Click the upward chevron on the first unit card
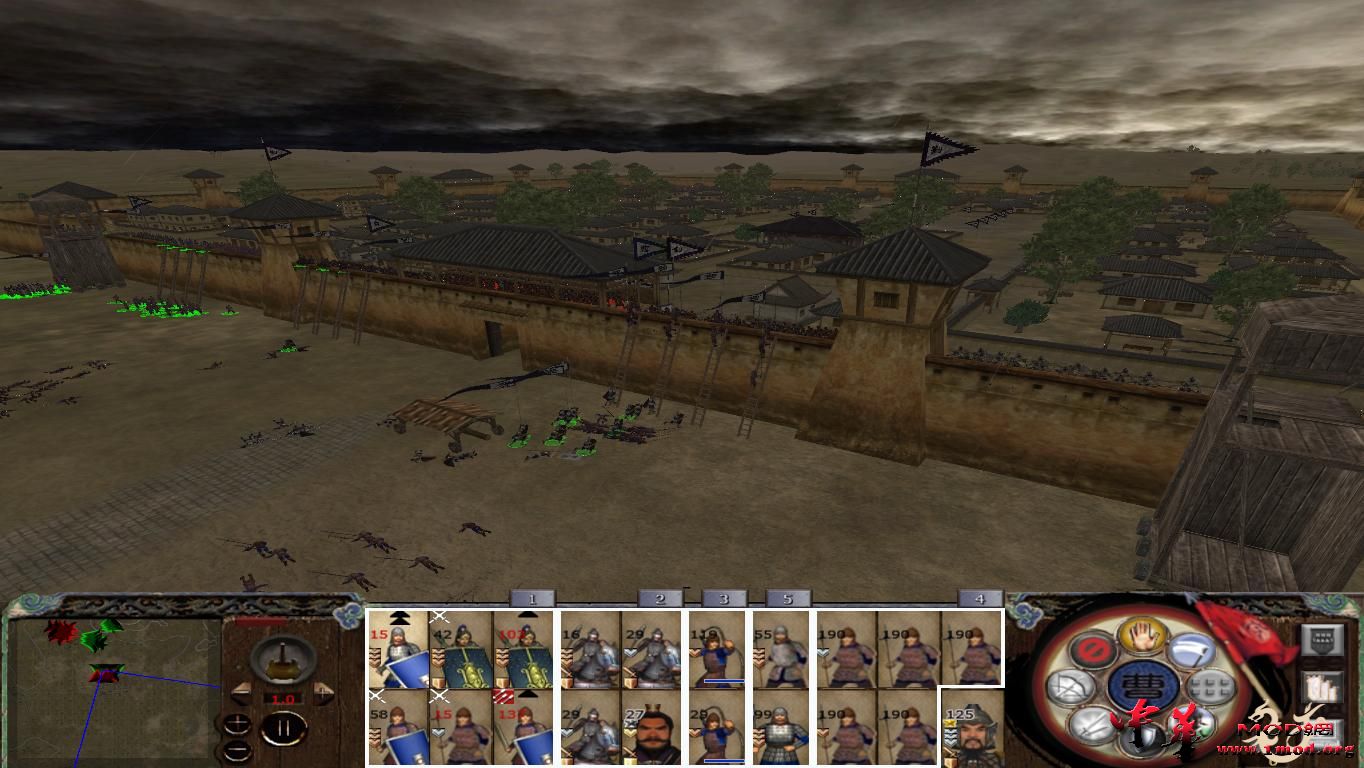 [402, 616]
